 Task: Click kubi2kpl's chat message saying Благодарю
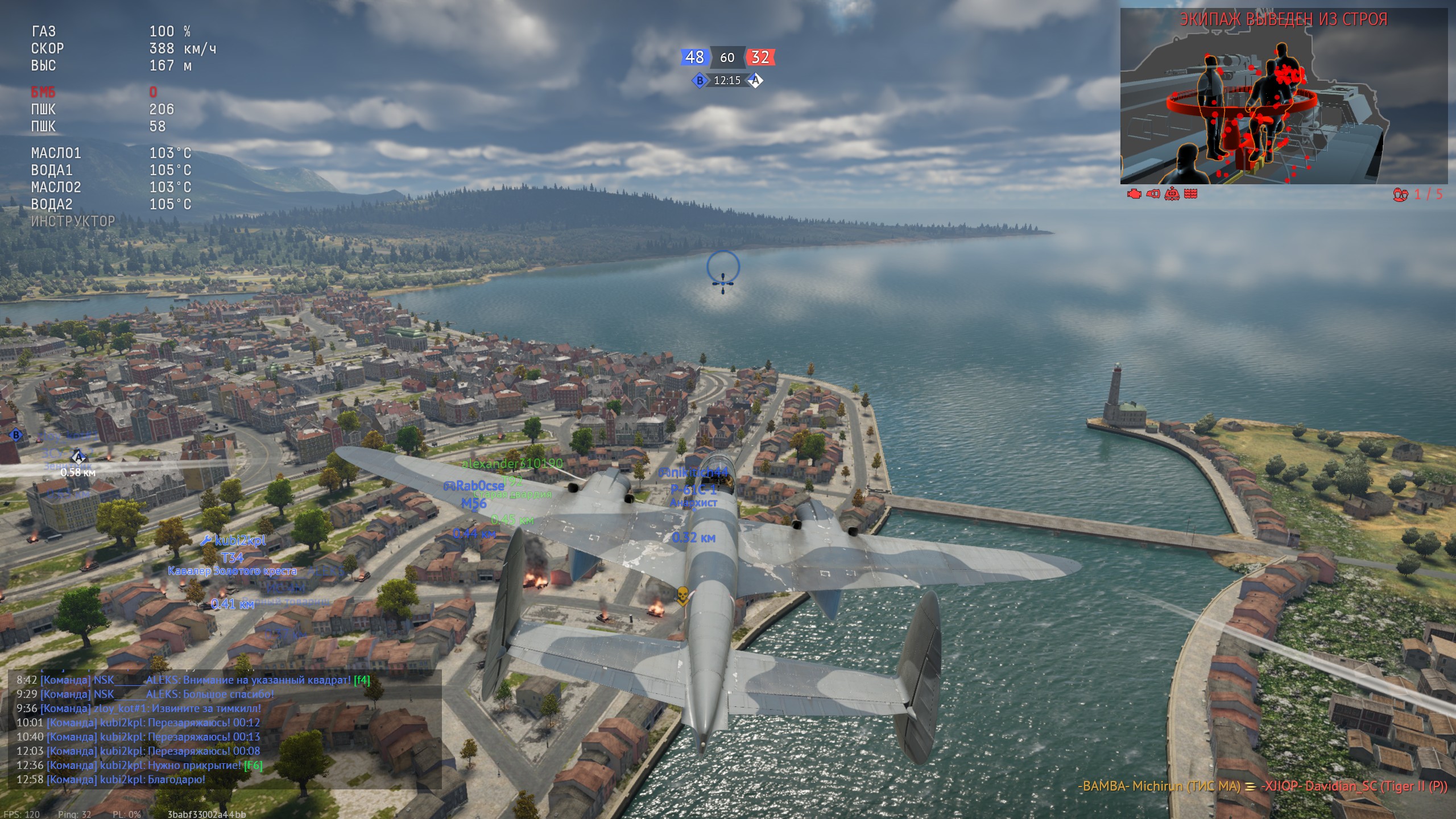[x=111, y=779]
